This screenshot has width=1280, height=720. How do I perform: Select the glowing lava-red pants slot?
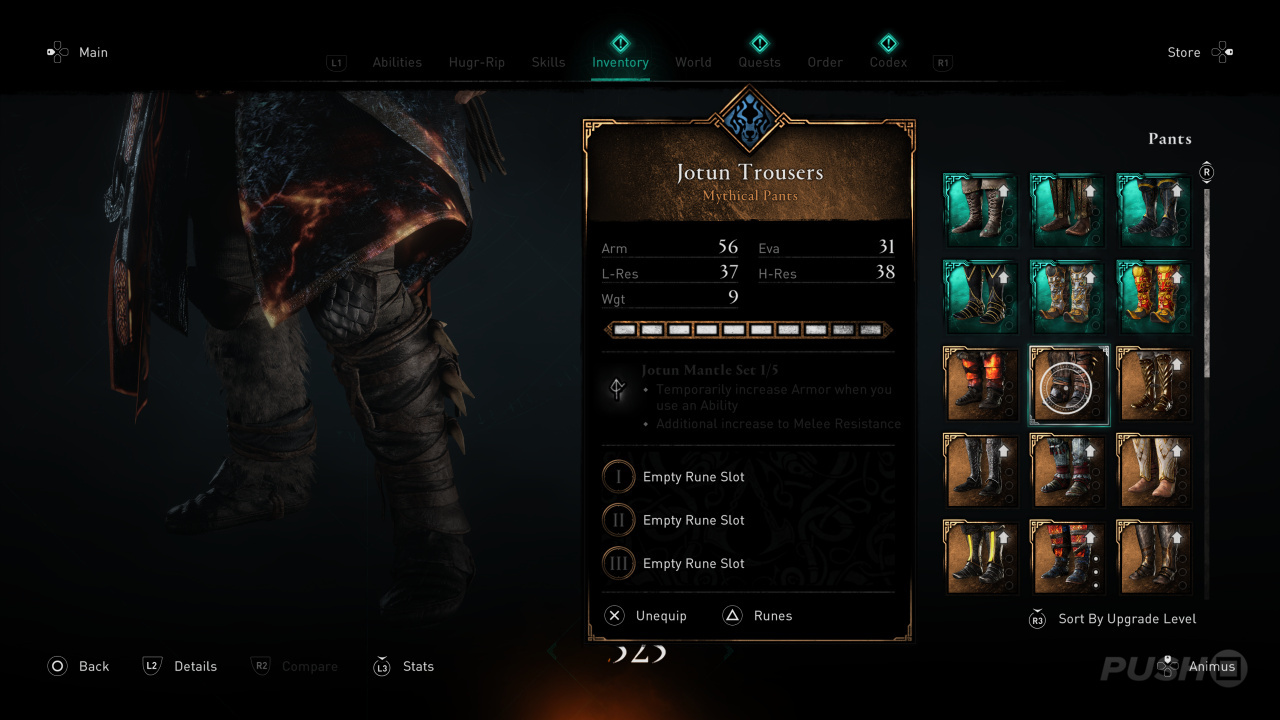[x=982, y=385]
